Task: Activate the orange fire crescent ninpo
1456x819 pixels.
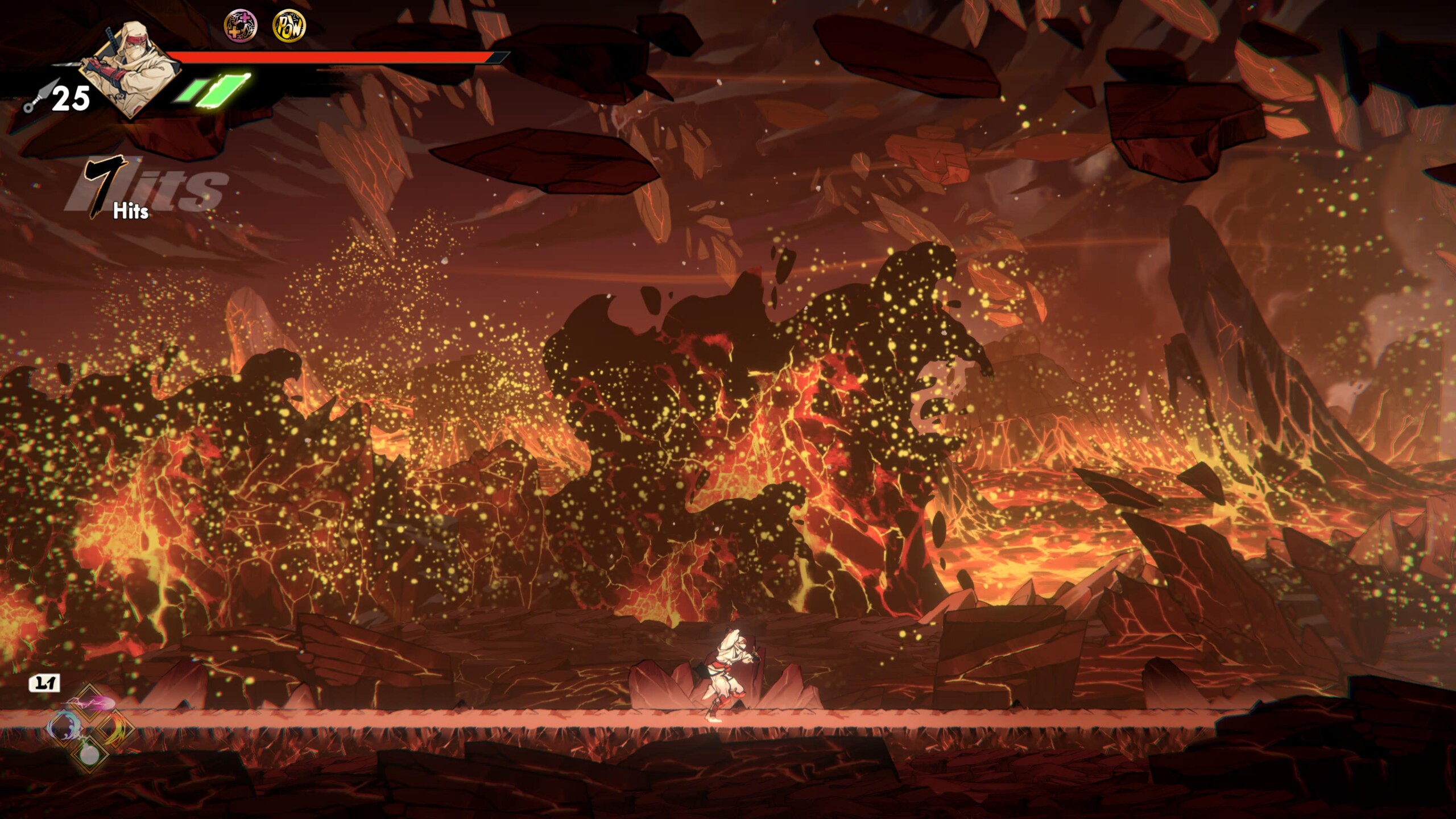Action: (117, 729)
